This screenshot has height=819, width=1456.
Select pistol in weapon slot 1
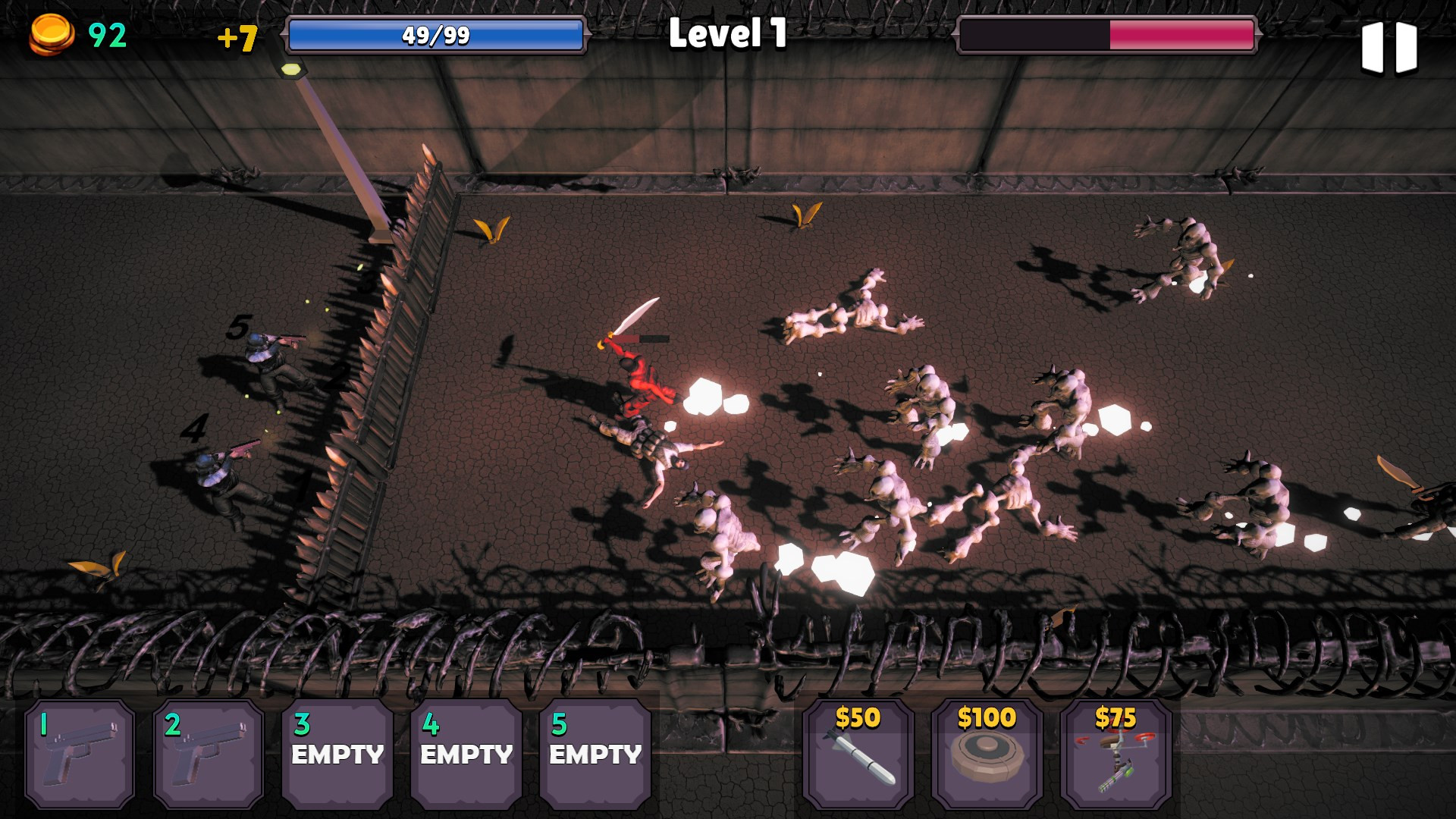click(80, 754)
